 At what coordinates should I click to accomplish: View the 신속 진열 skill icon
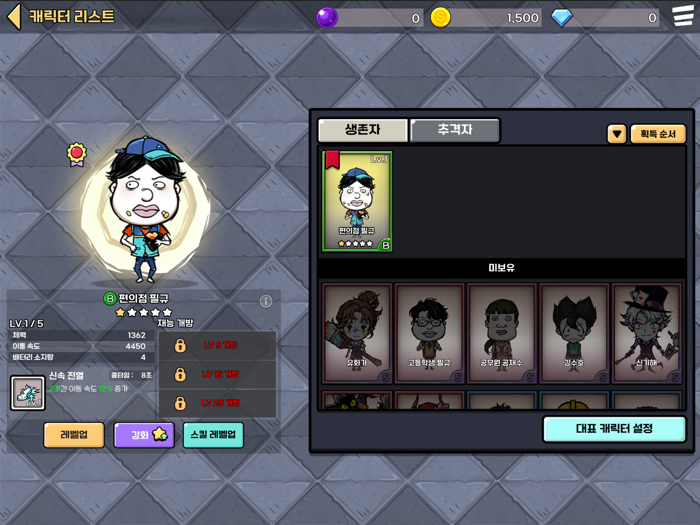click(27, 392)
